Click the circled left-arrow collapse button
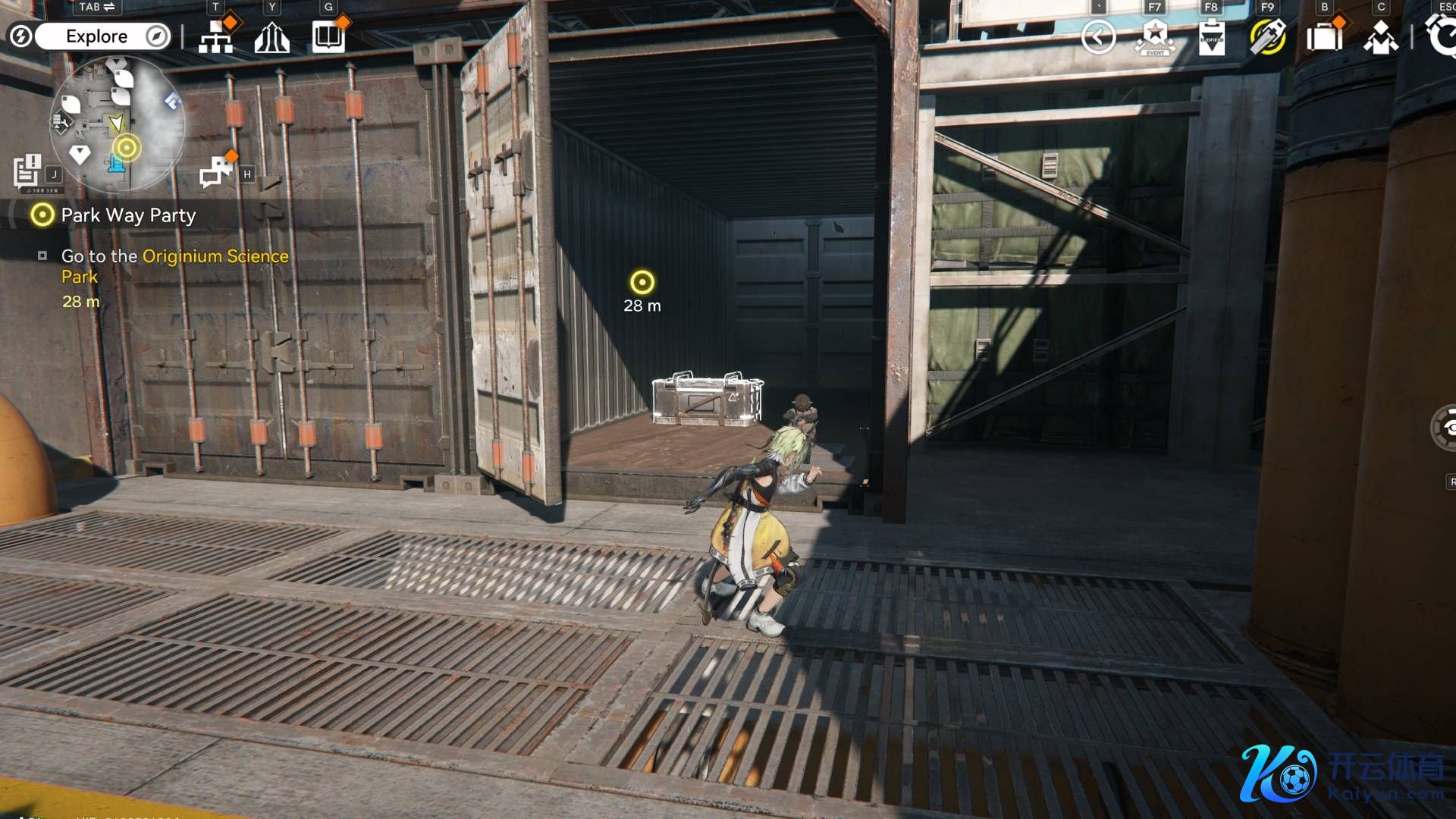Viewport: 1456px width, 819px height. [1098, 36]
